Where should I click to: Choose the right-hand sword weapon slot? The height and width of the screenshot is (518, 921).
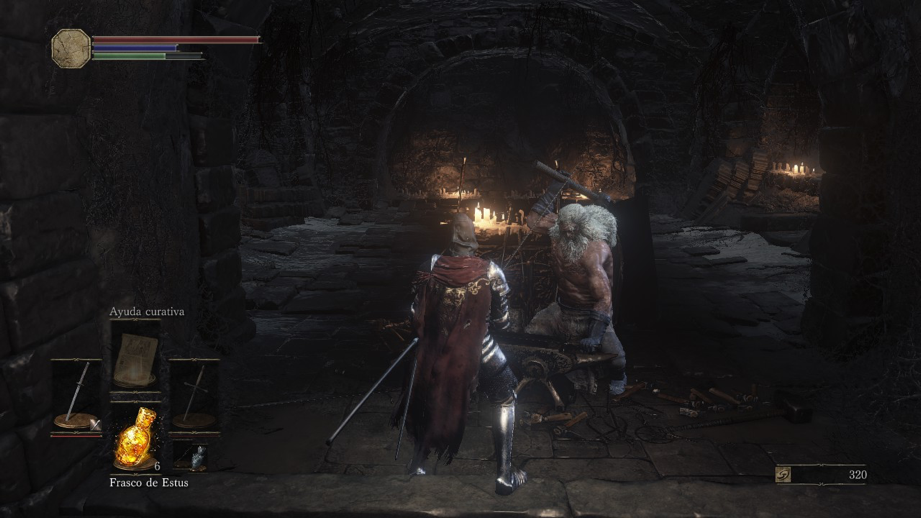click(193, 396)
